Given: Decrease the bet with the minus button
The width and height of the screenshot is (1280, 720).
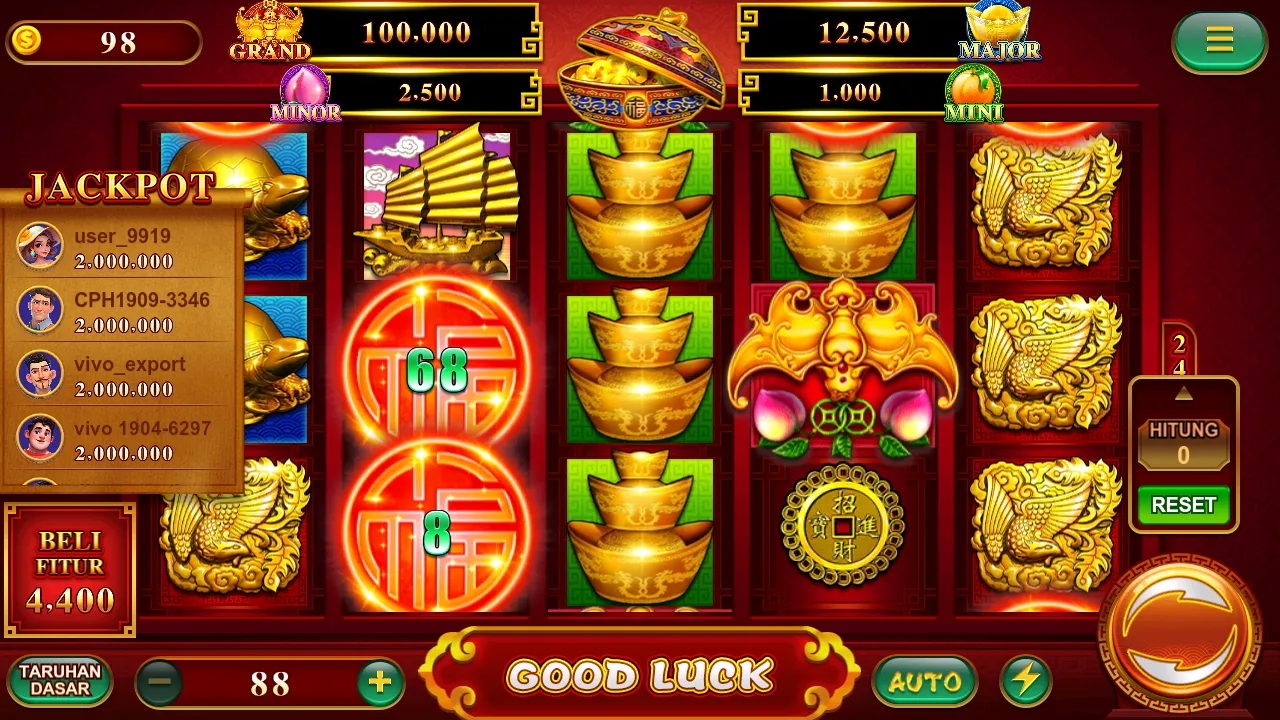Looking at the screenshot, I should (x=159, y=683).
